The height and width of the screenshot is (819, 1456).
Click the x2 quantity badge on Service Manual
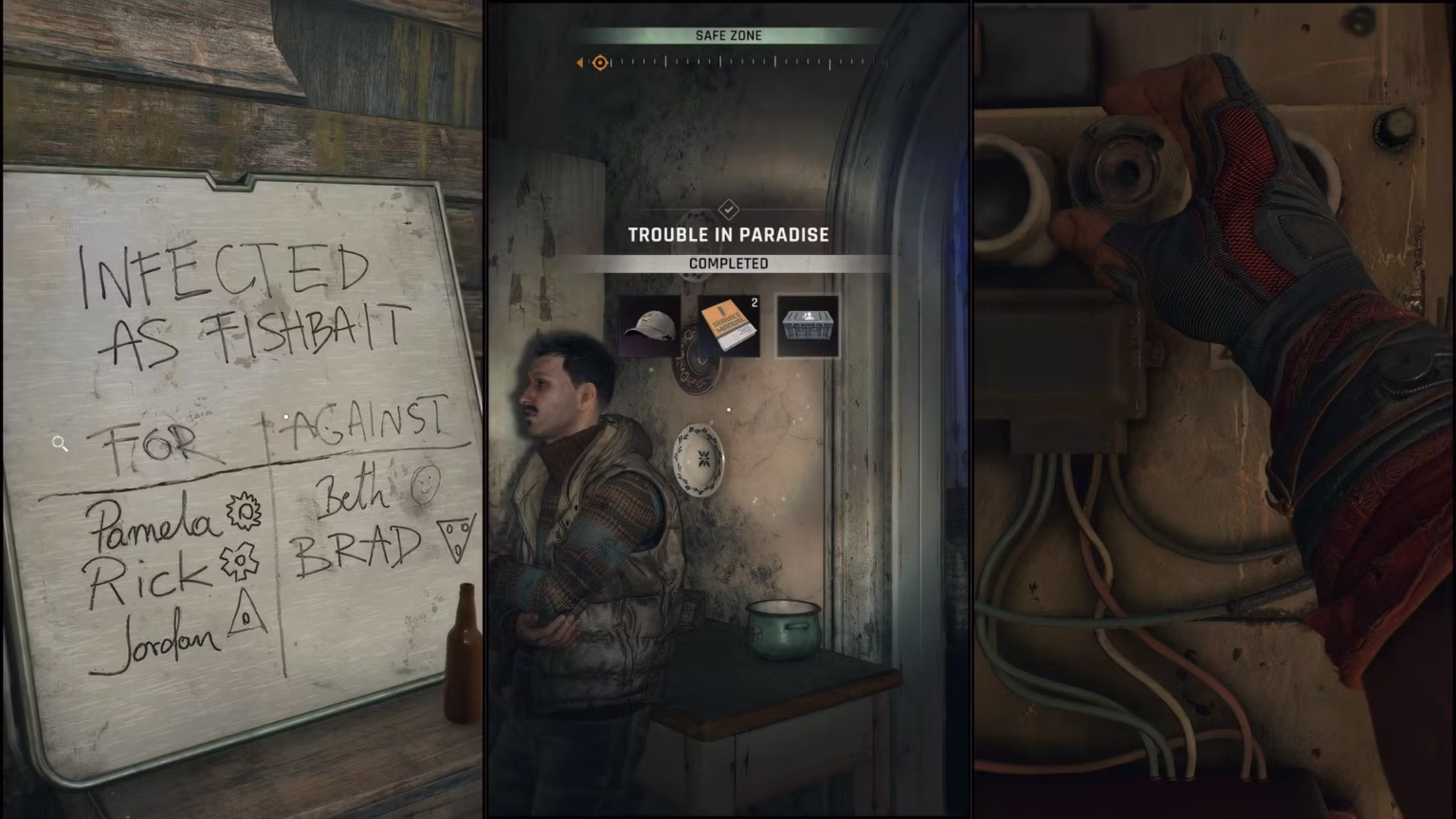point(755,302)
